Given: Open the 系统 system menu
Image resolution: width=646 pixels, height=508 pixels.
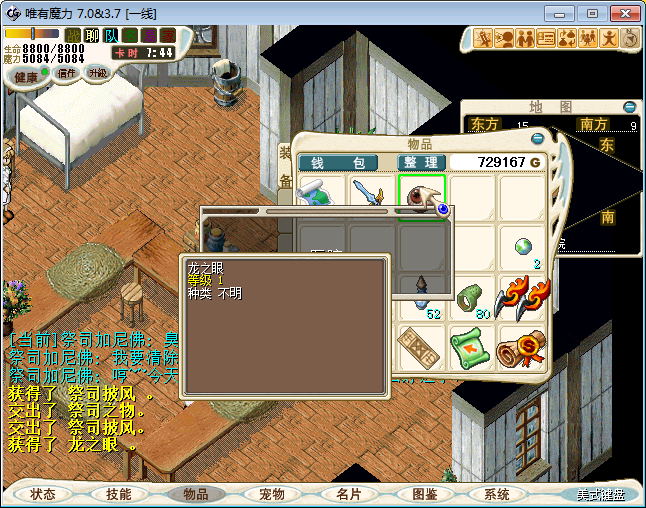Looking at the screenshot, I should (497, 494).
